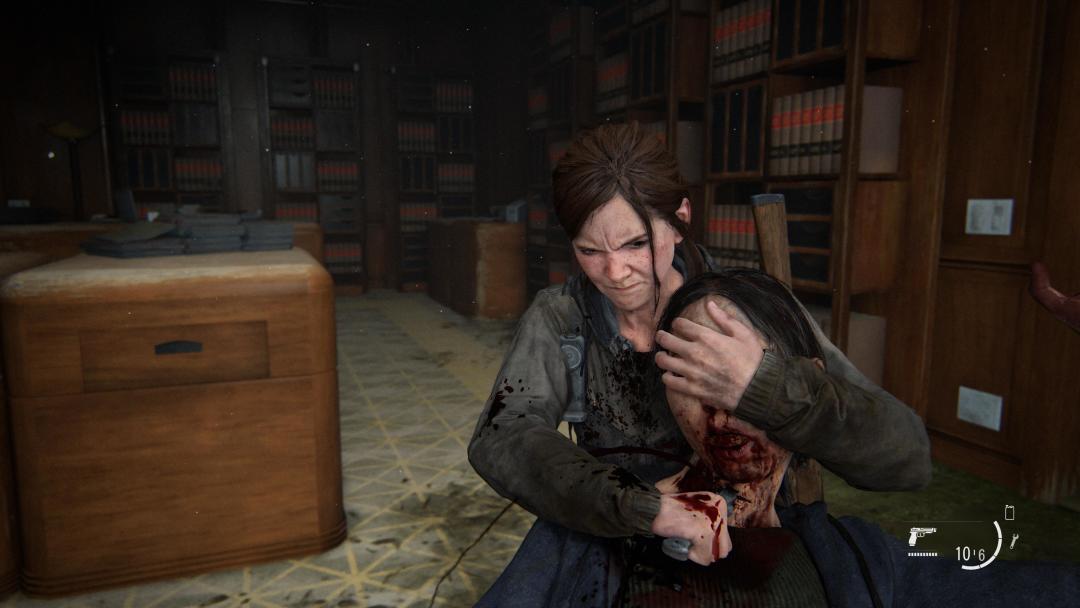The width and height of the screenshot is (1080, 608).
Task: Click the flashlight battery icon
Action: tap(1009, 512)
